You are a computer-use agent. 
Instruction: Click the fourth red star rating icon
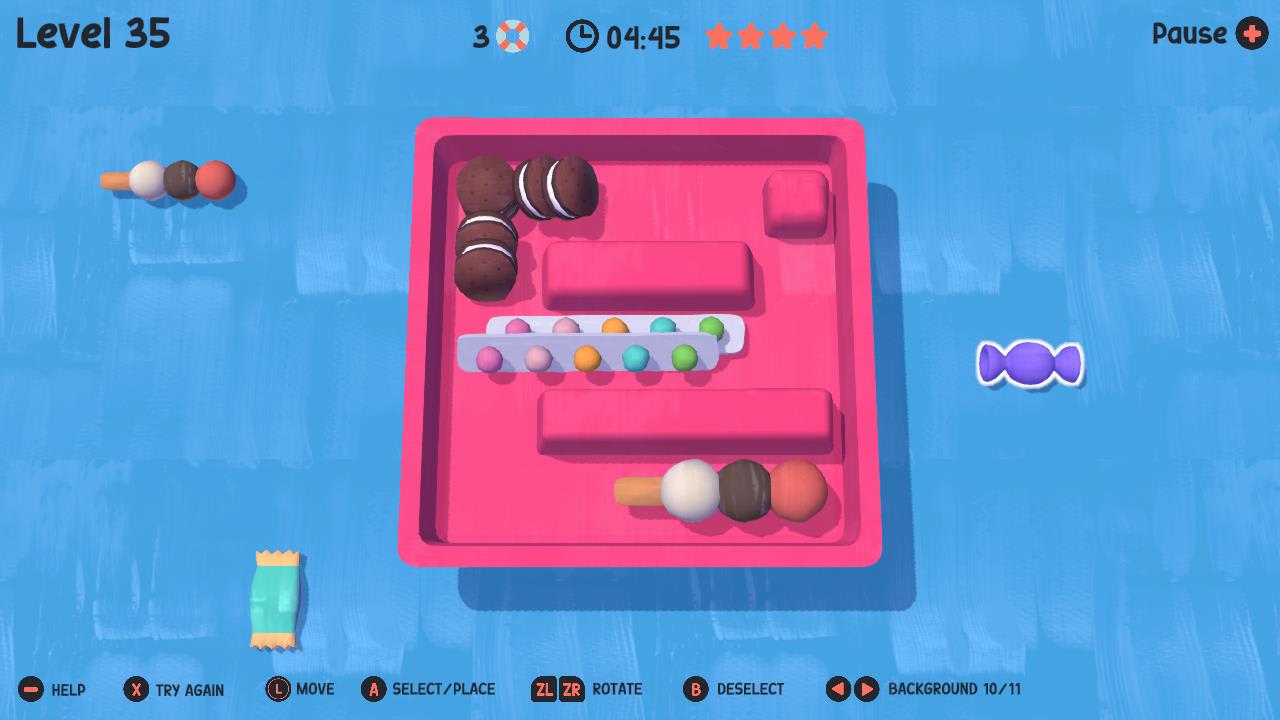(x=815, y=36)
